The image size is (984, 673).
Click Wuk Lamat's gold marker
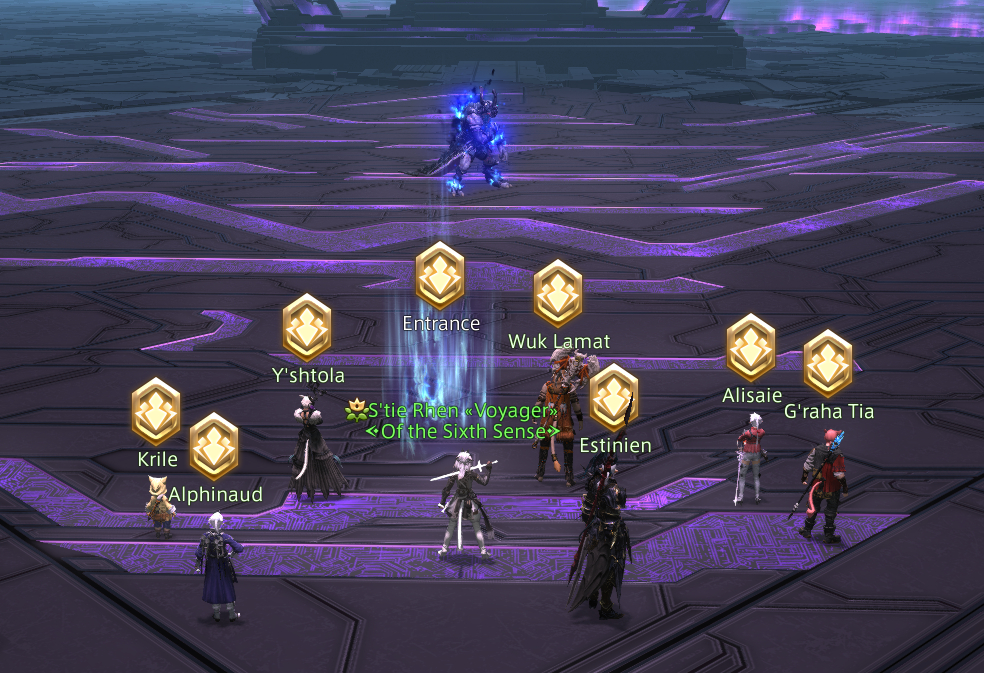558,293
